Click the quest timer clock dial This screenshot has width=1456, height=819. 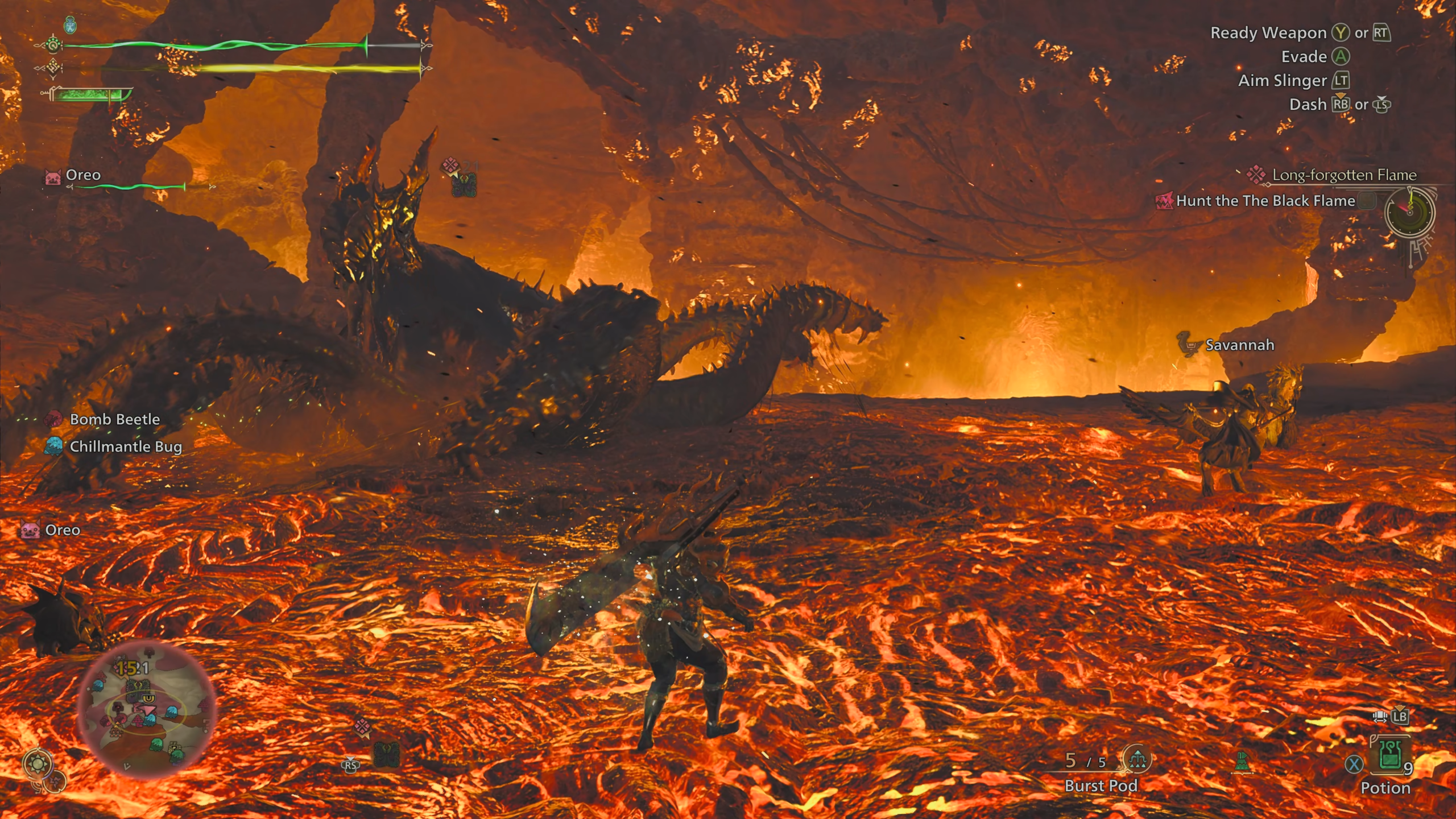(1409, 213)
